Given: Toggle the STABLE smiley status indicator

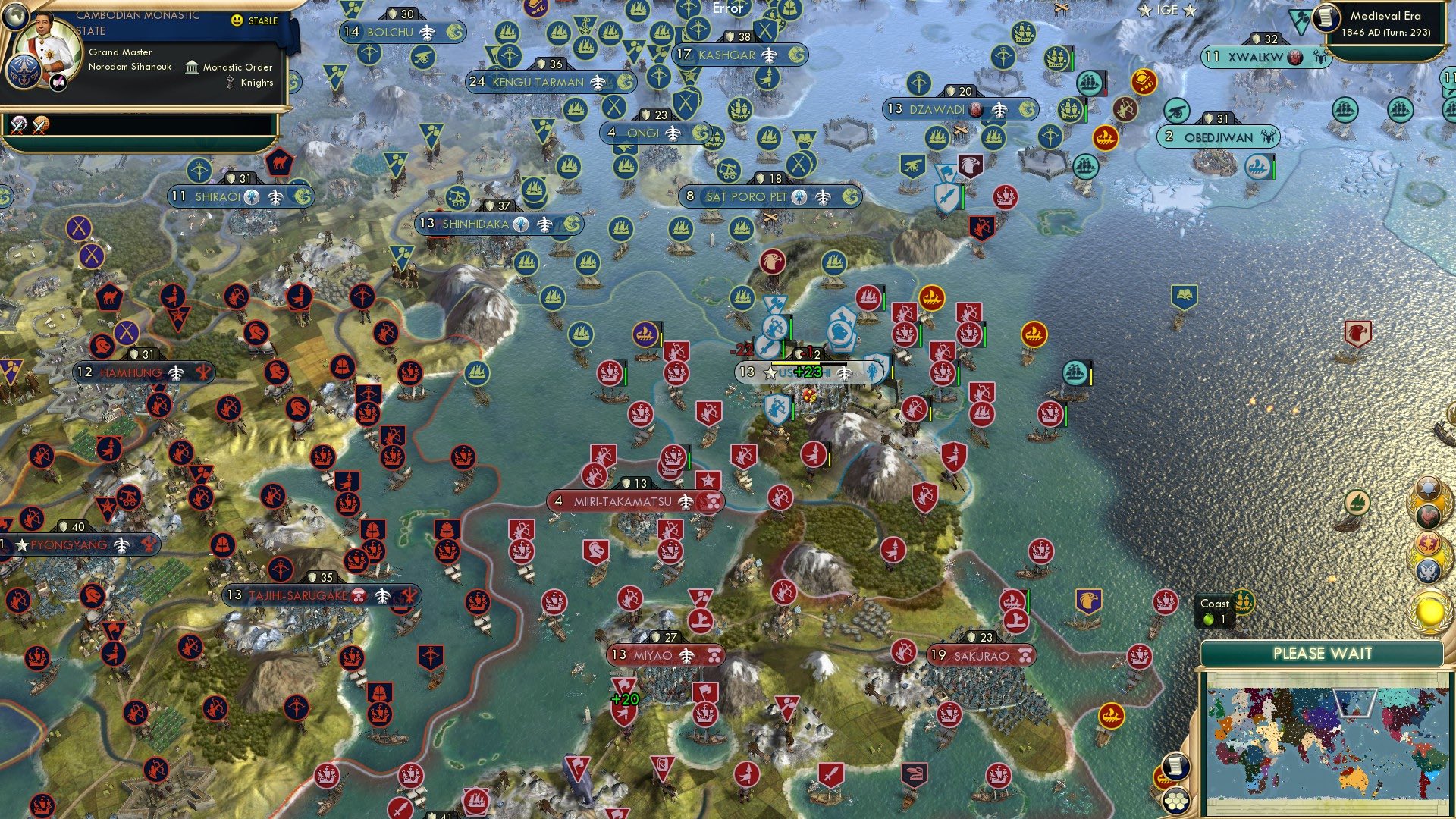Looking at the screenshot, I should click(x=237, y=20).
